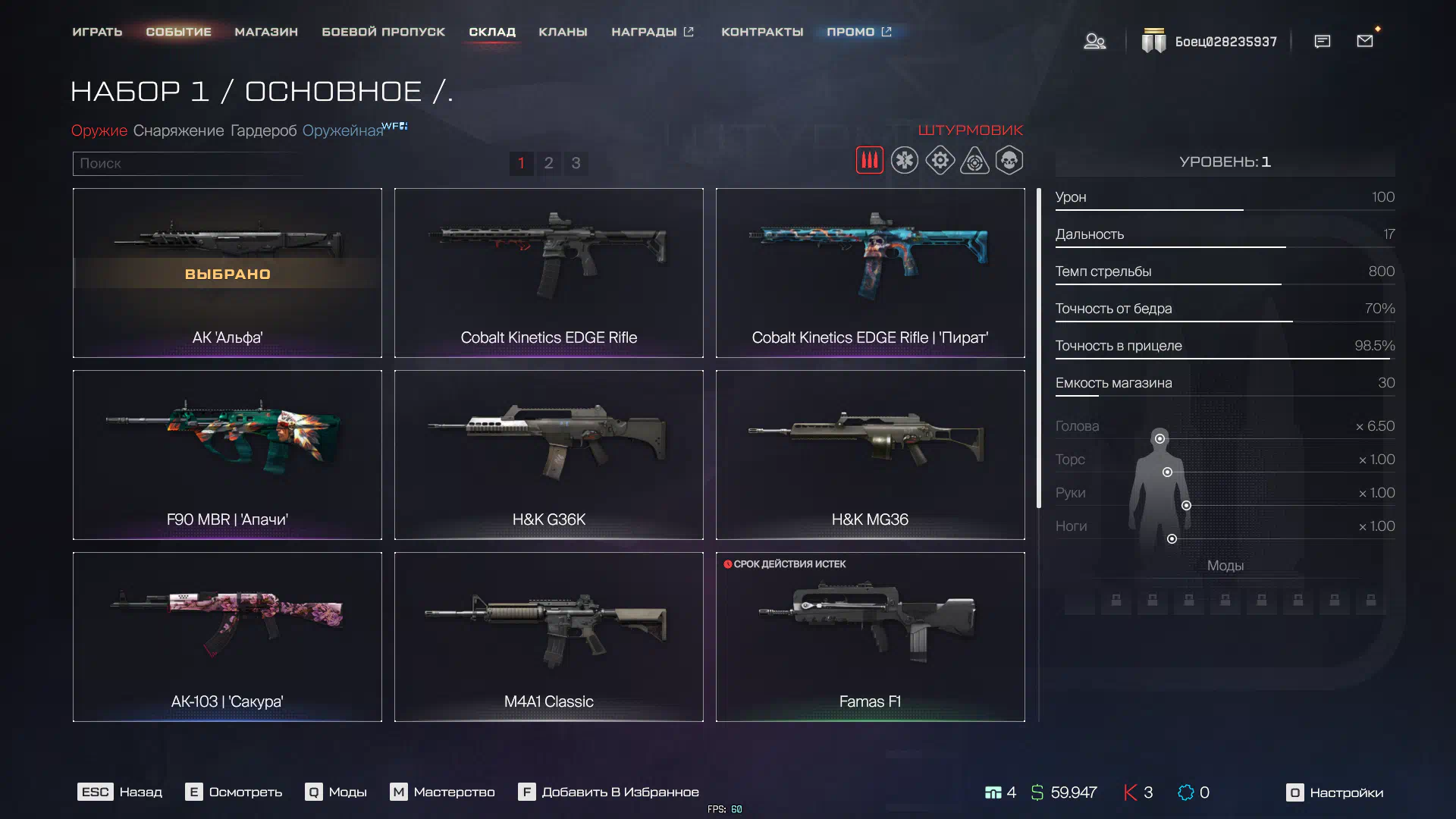Open the mail envelope icon
Image resolution: width=1456 pixels, height=819 pixels.
pos(1365,41)
